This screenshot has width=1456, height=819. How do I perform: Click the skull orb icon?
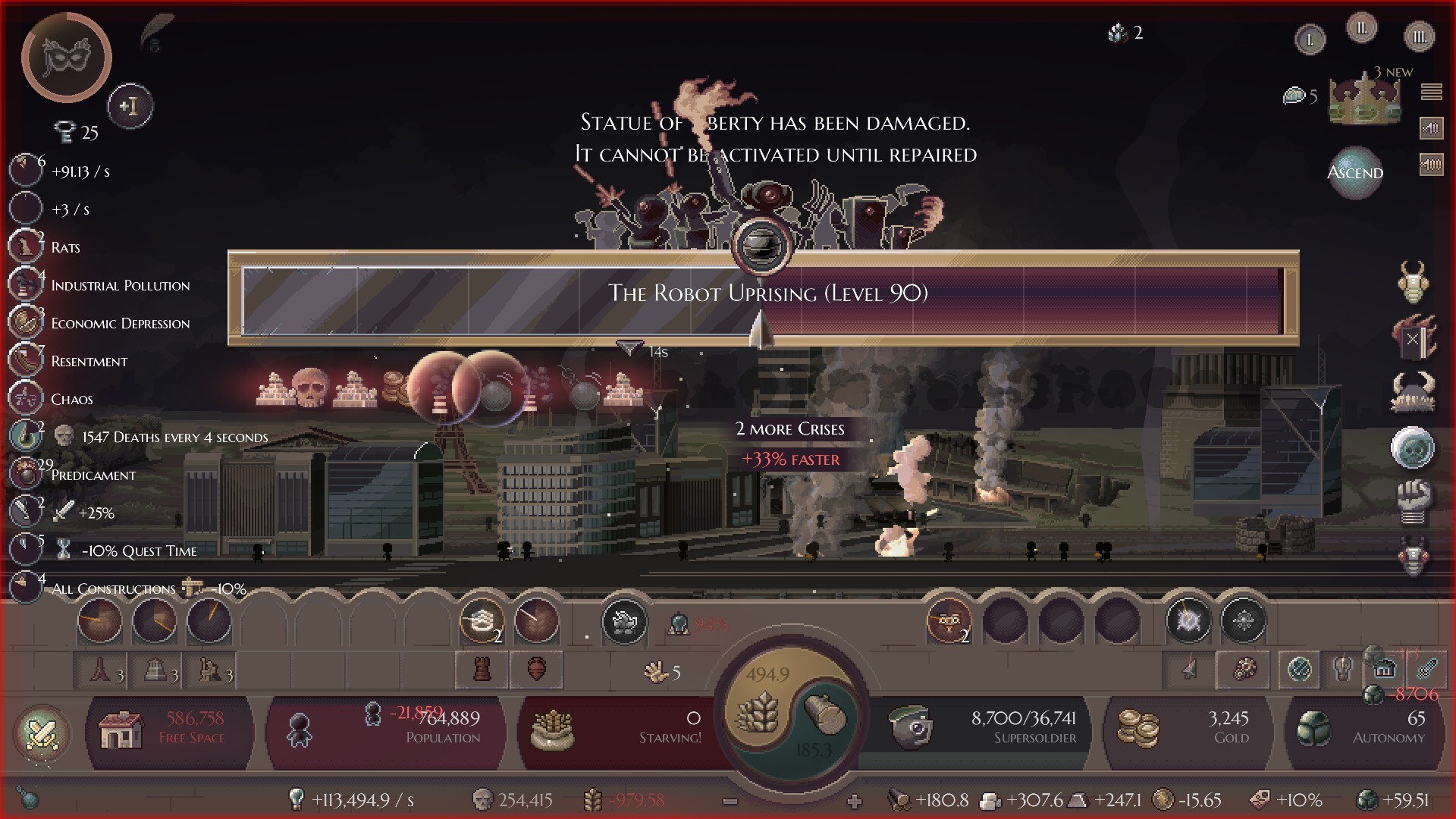pos(1412,447)
